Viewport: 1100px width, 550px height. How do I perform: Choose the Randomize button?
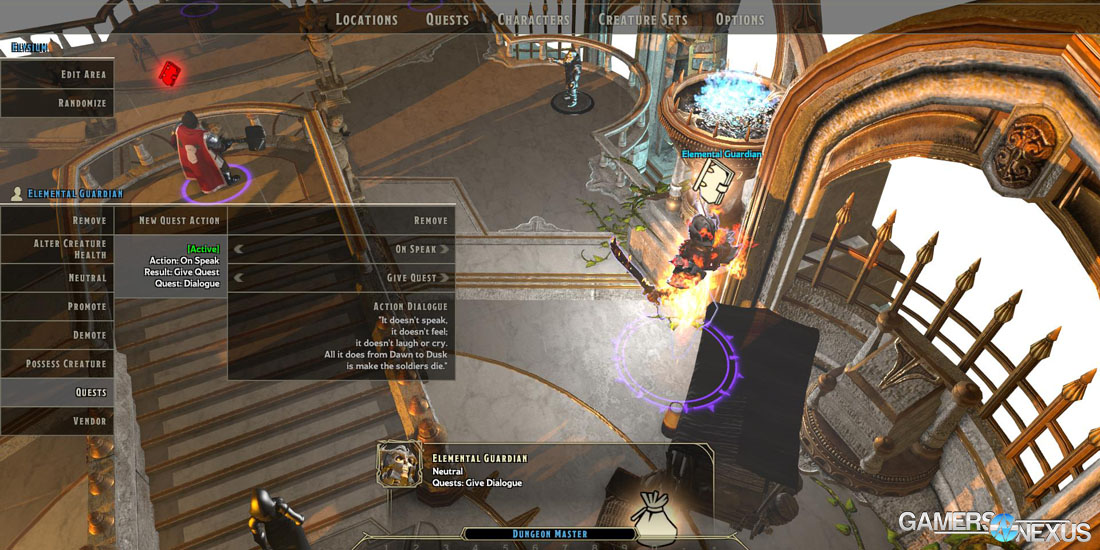tap(56, 103)
